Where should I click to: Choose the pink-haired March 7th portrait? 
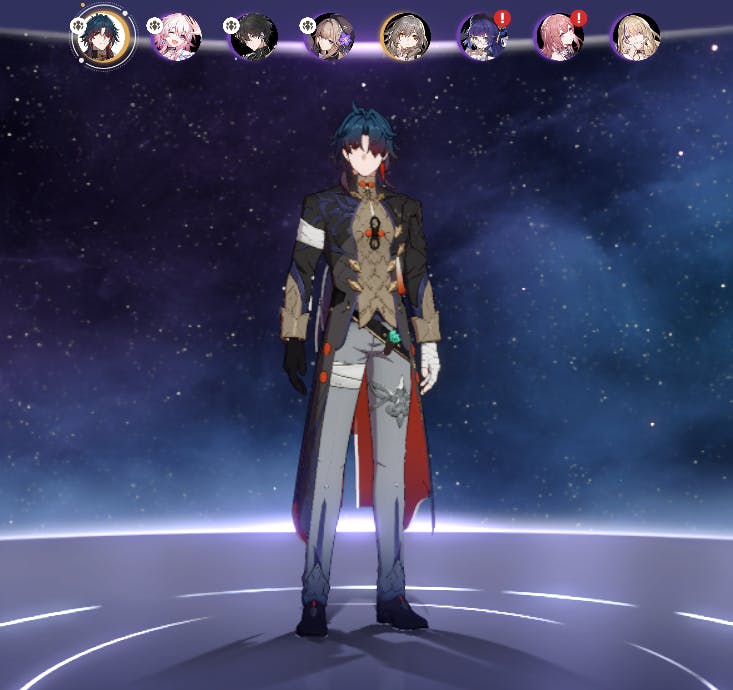tap(176, 38)
